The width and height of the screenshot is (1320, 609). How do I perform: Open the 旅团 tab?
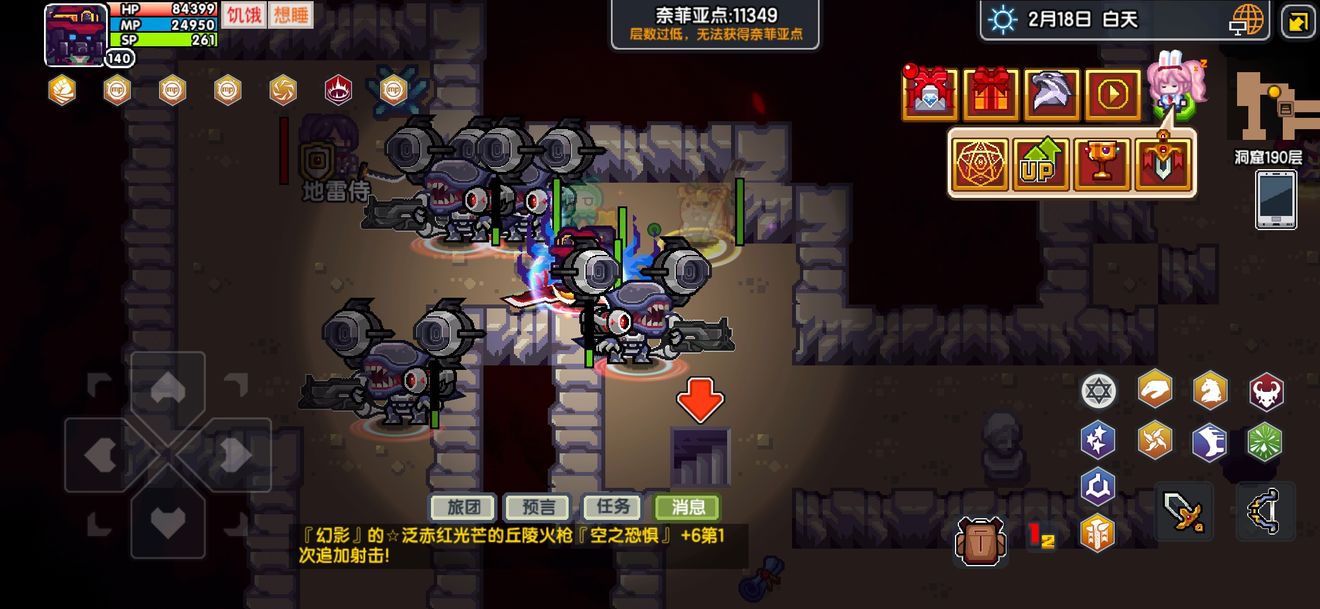pyautogui.click(x=463, y=507)
